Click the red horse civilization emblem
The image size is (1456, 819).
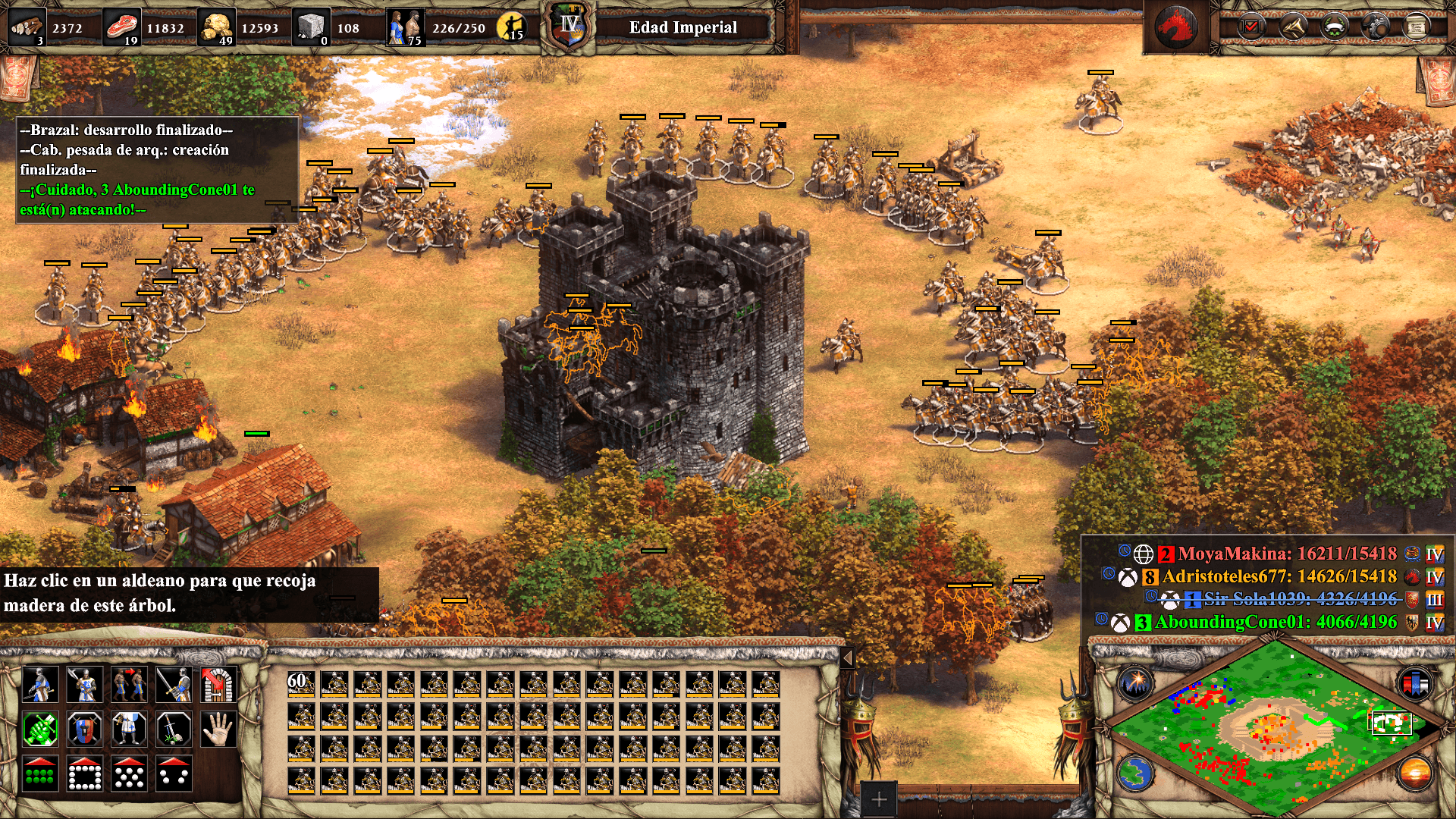point(1175,27)
